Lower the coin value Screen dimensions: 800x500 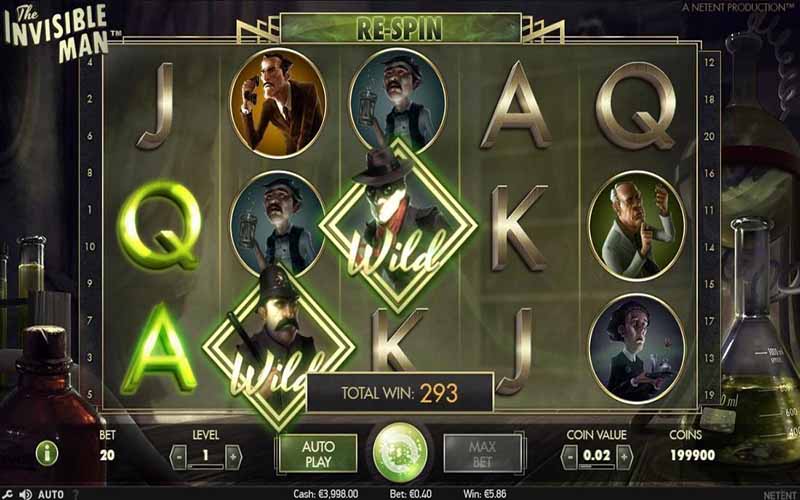(570, 457)
